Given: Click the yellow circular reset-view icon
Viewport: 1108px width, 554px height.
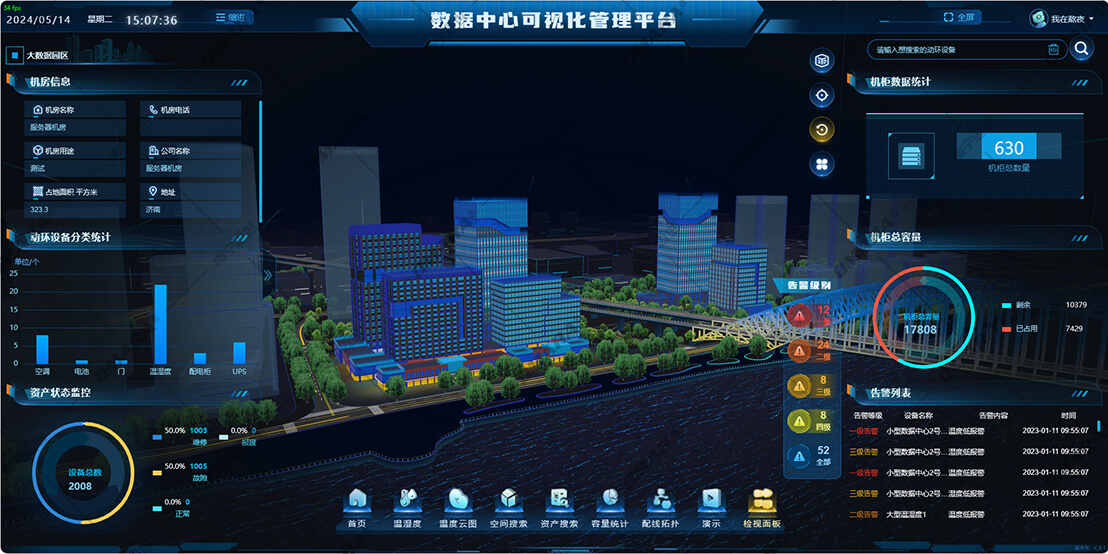Looking at the screenshot, I should point(822,130).
